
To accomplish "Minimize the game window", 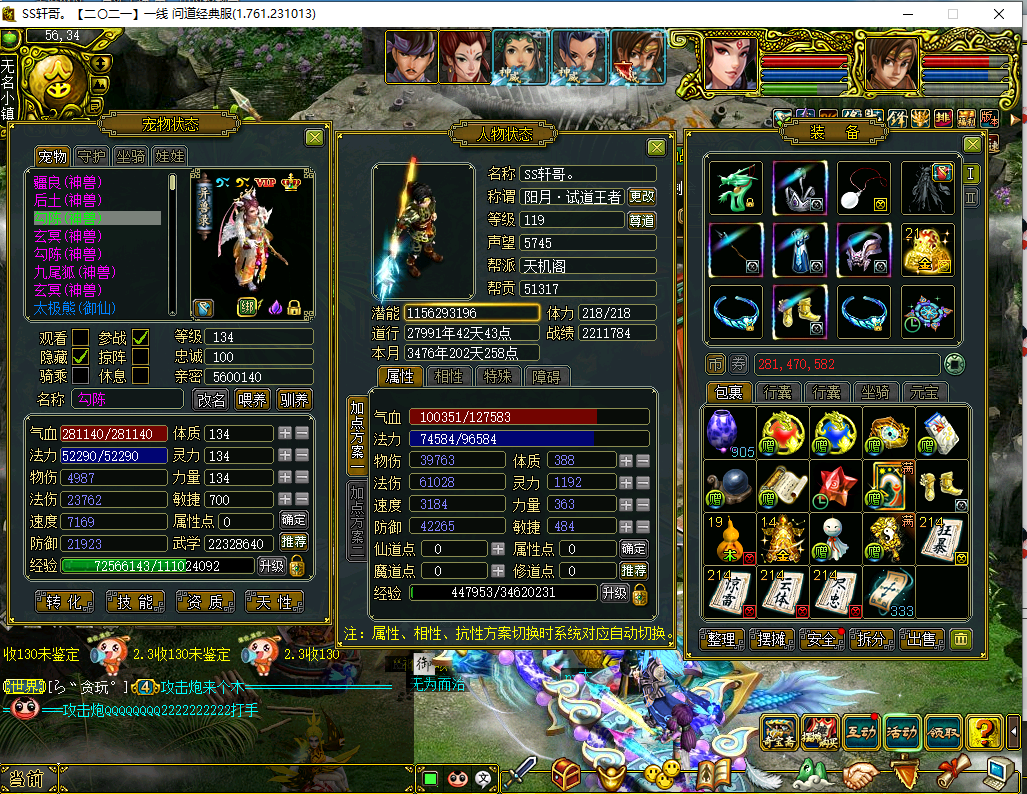I will coord(906,15).
